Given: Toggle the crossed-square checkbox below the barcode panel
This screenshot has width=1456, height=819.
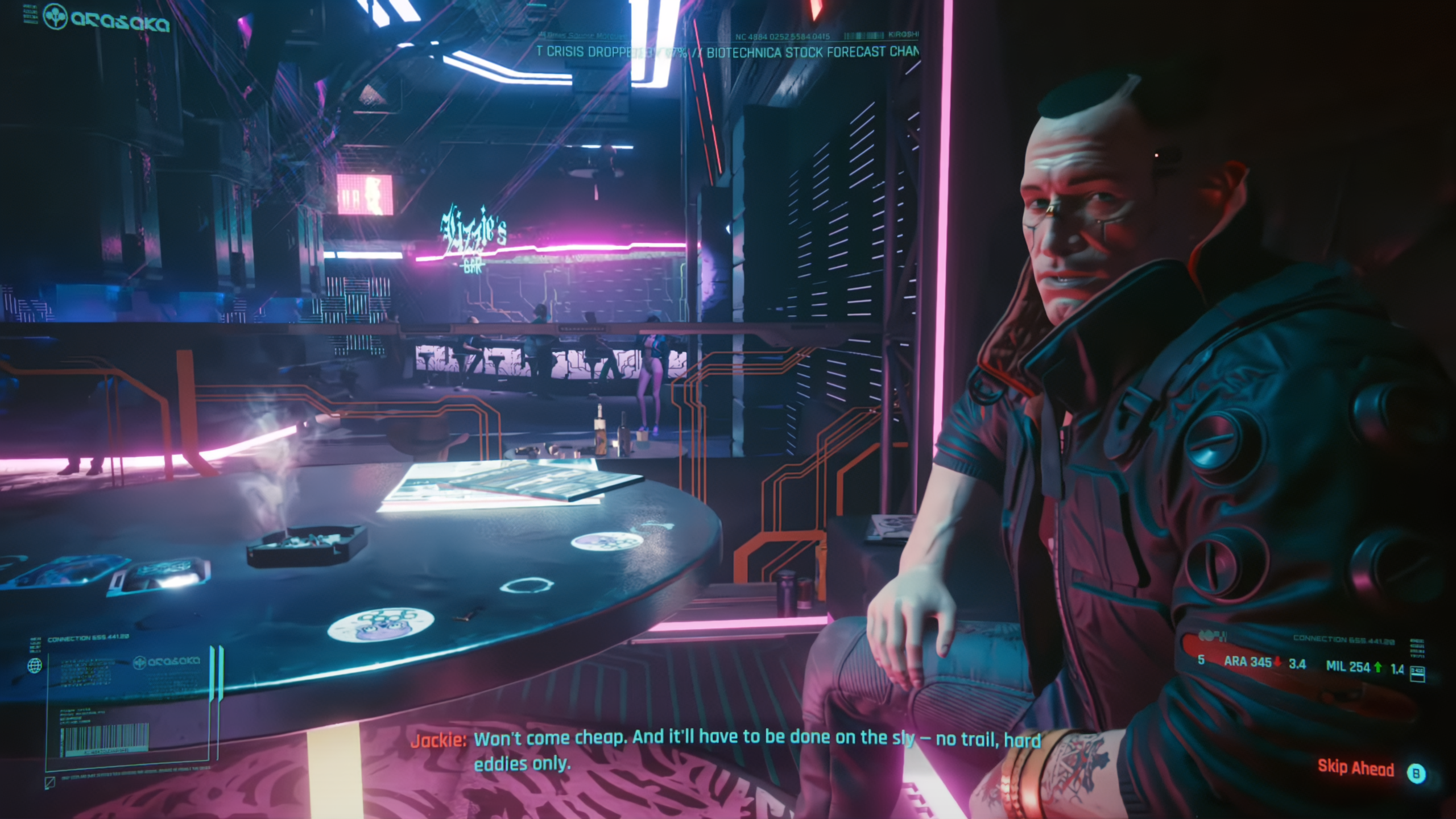Looking at the screenshot, I should (x=49, y=784).
